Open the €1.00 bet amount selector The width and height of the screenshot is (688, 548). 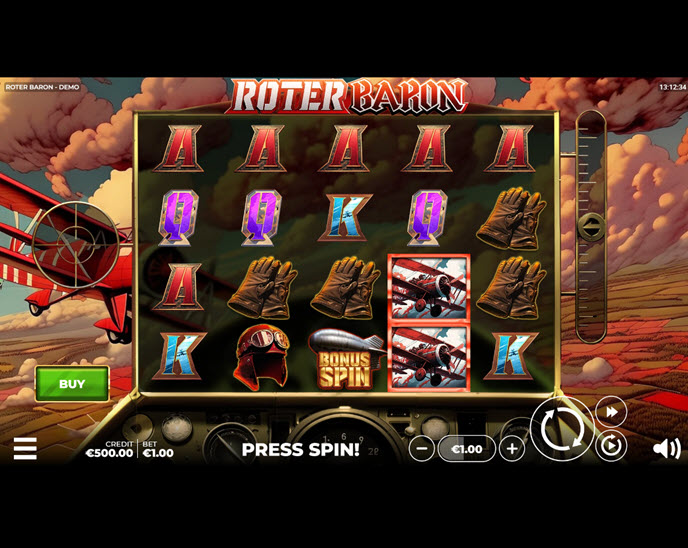tap(467, 449)
